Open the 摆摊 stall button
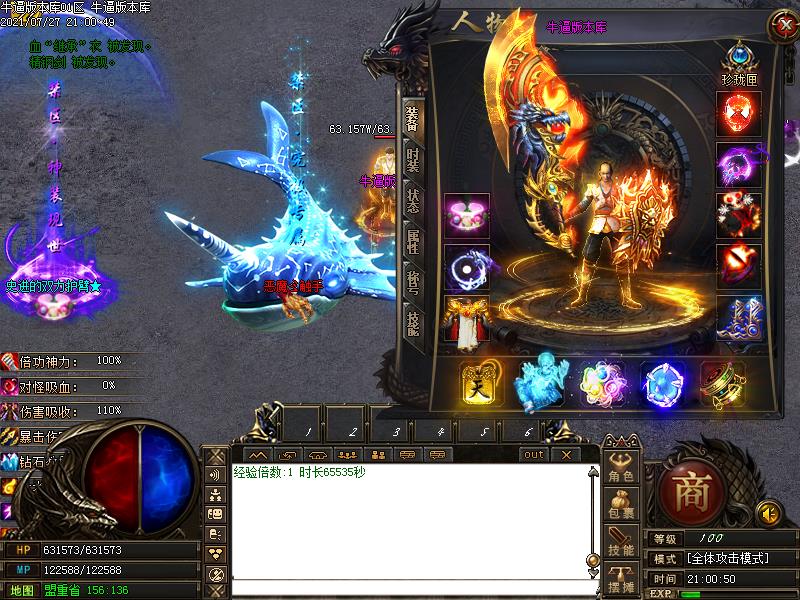This screenshot has width=800, height=600. tap(622, 582)
